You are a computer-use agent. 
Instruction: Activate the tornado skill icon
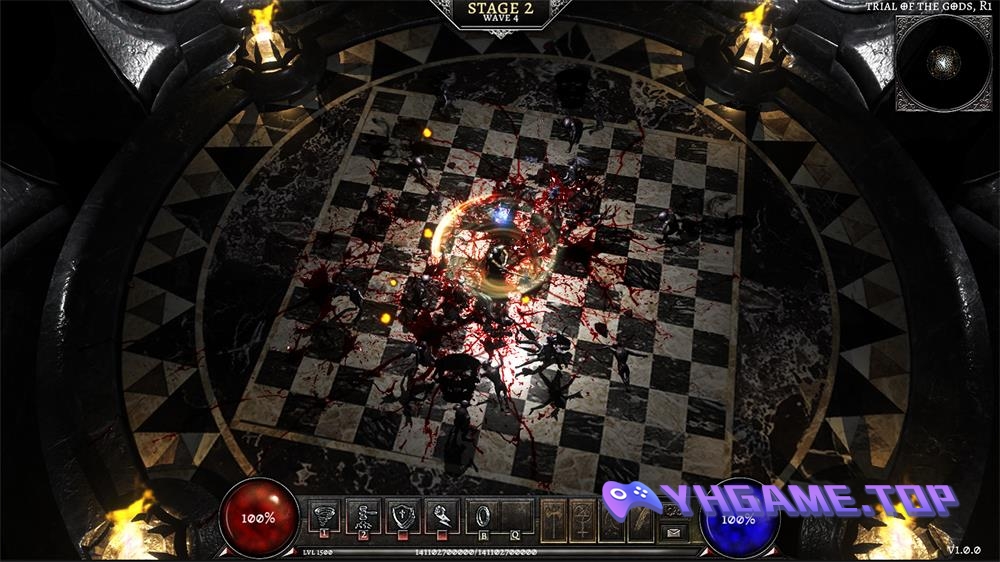tap(323, 516)
